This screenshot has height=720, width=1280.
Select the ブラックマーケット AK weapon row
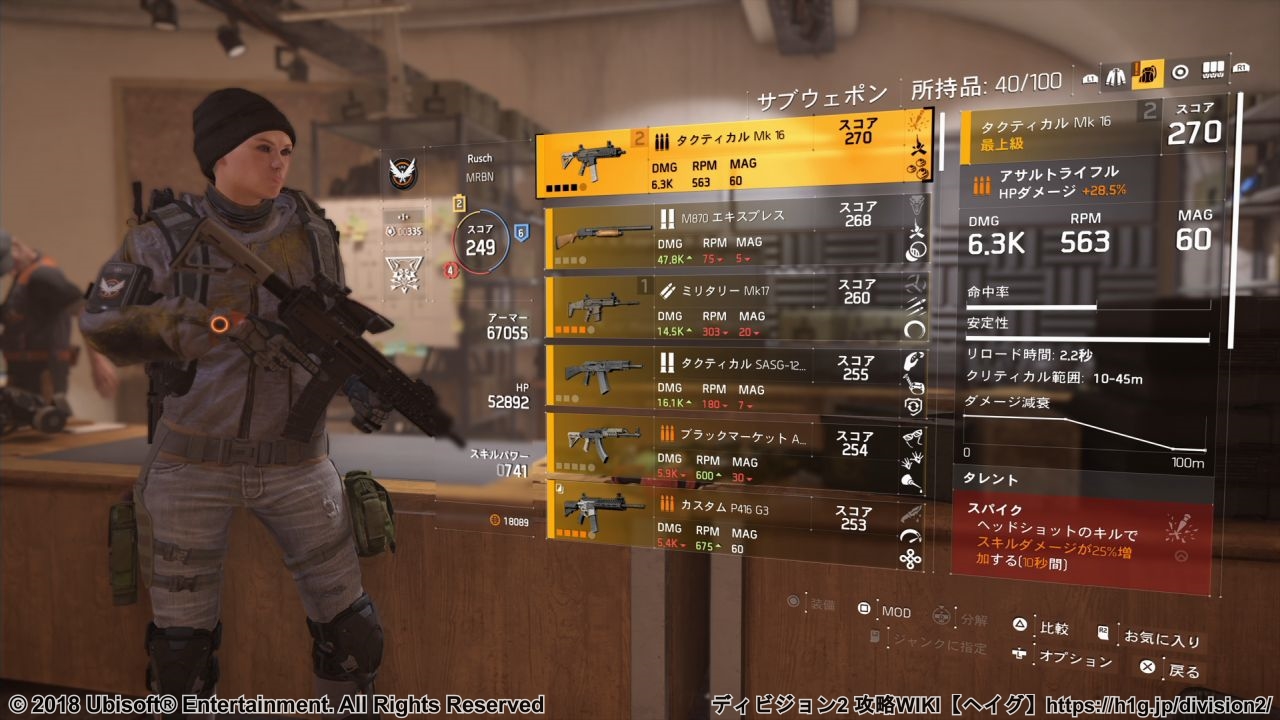(x=735, y=448)
